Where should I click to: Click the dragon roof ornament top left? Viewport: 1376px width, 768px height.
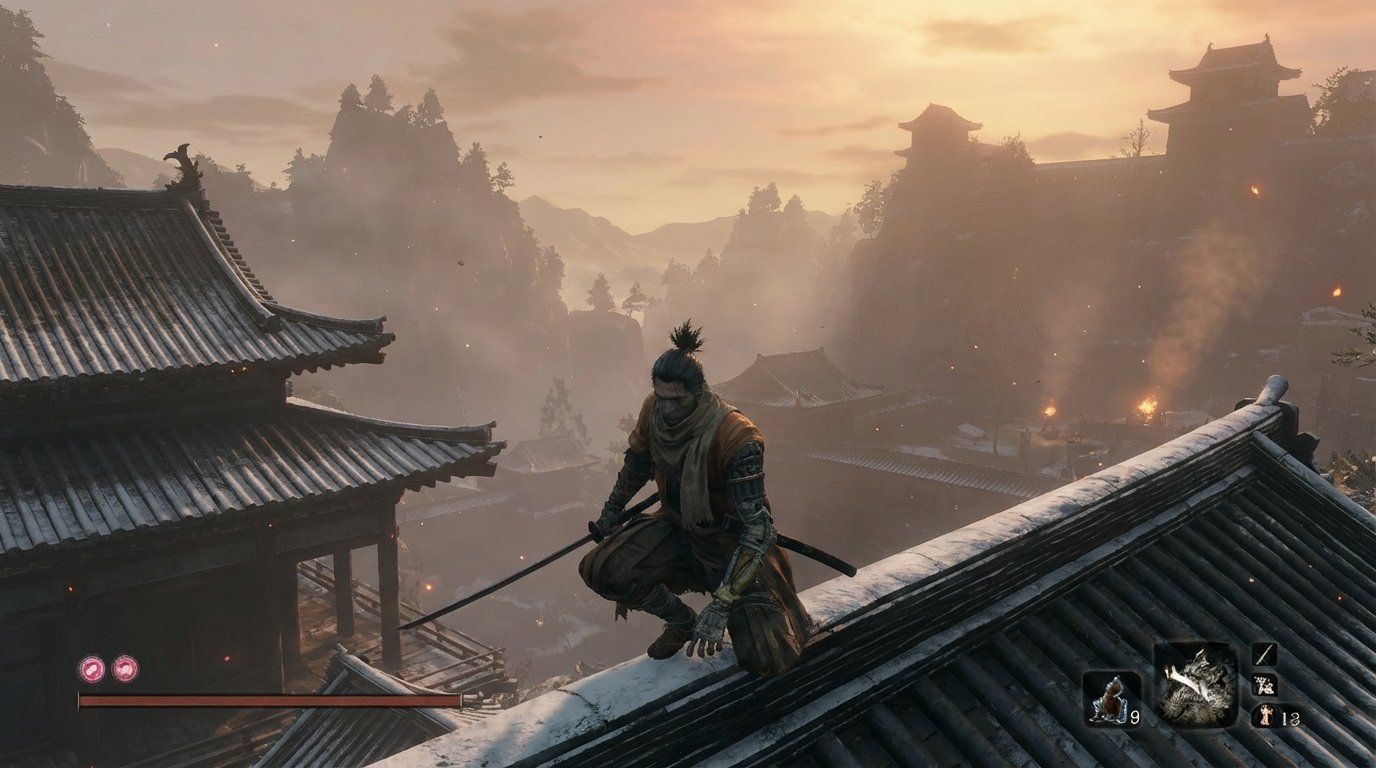(x=180, y=165)
